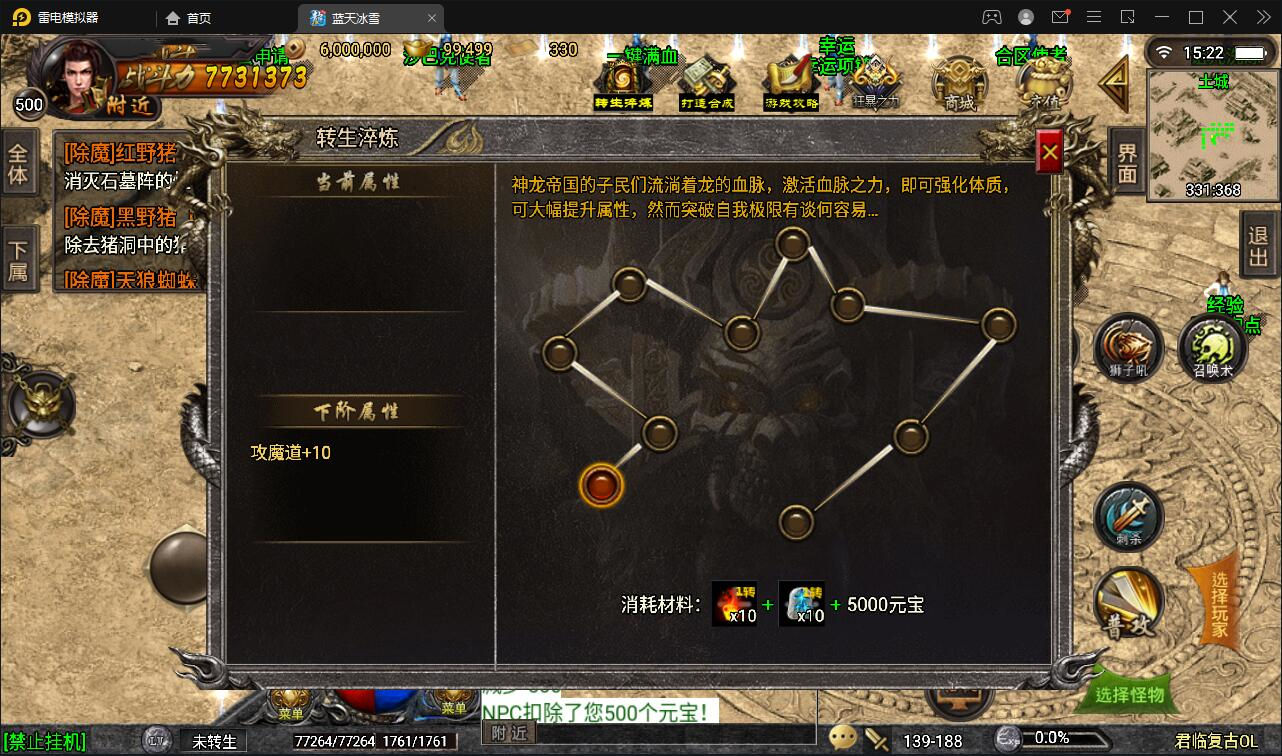Screen dimensions: 1282x756
Task: Open the 游戏攻略 game guide icon
Action: (x=790, y=75)
